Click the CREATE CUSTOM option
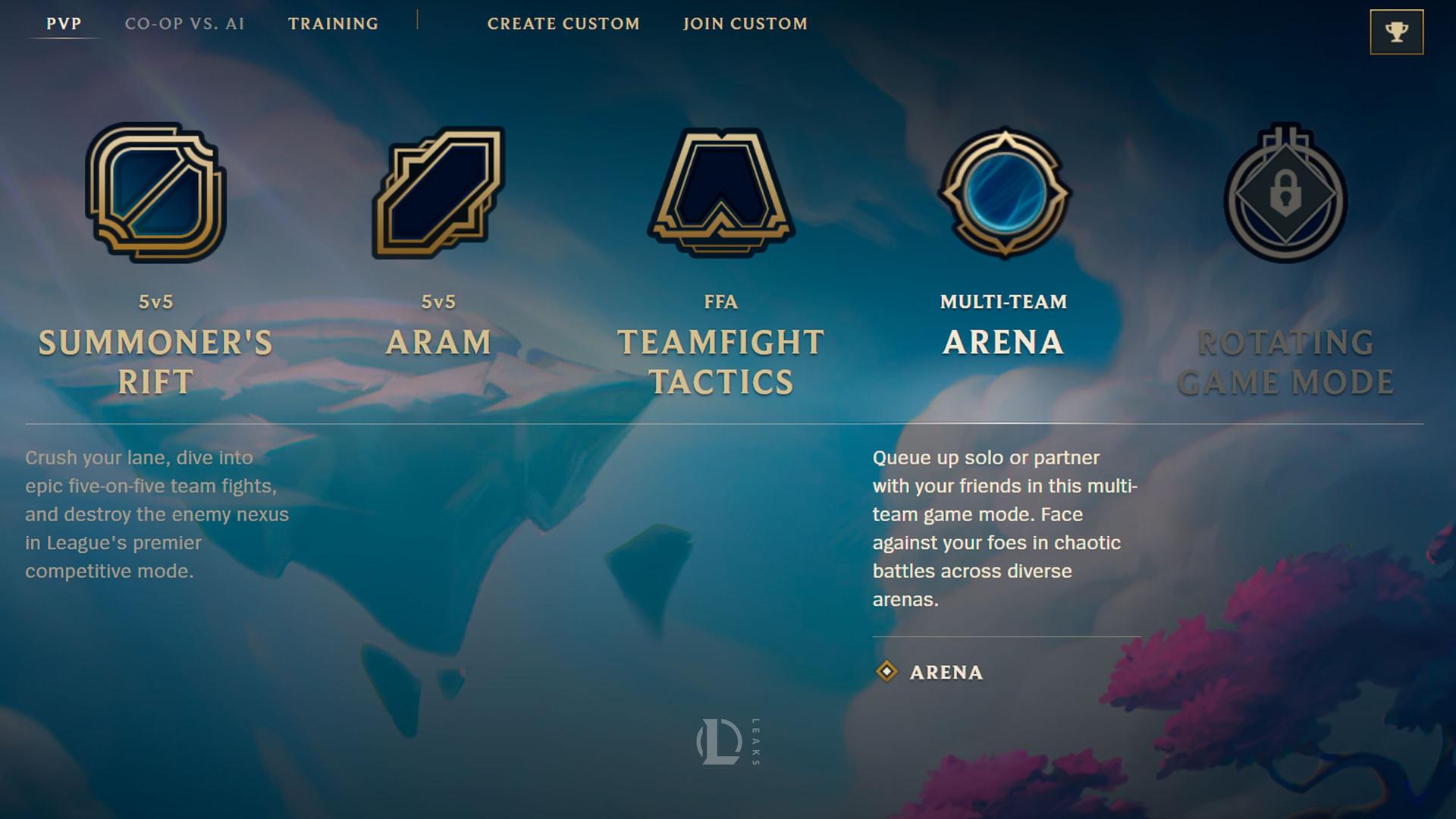The image size is (1456, 819). point(564,24)
